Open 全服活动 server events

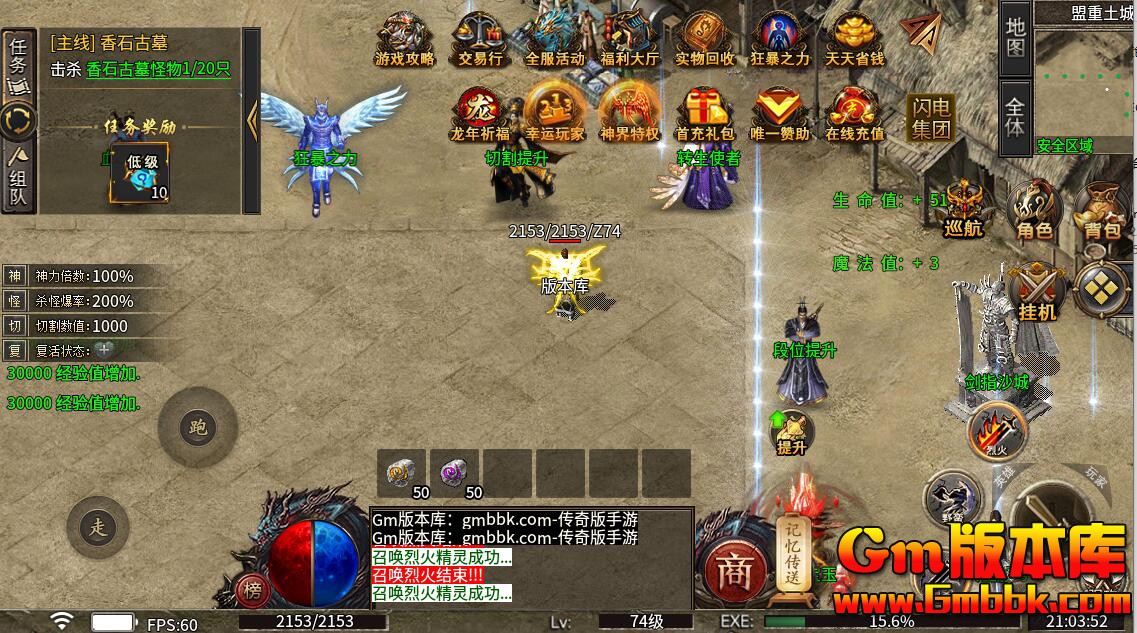click(x=554, y=38)
